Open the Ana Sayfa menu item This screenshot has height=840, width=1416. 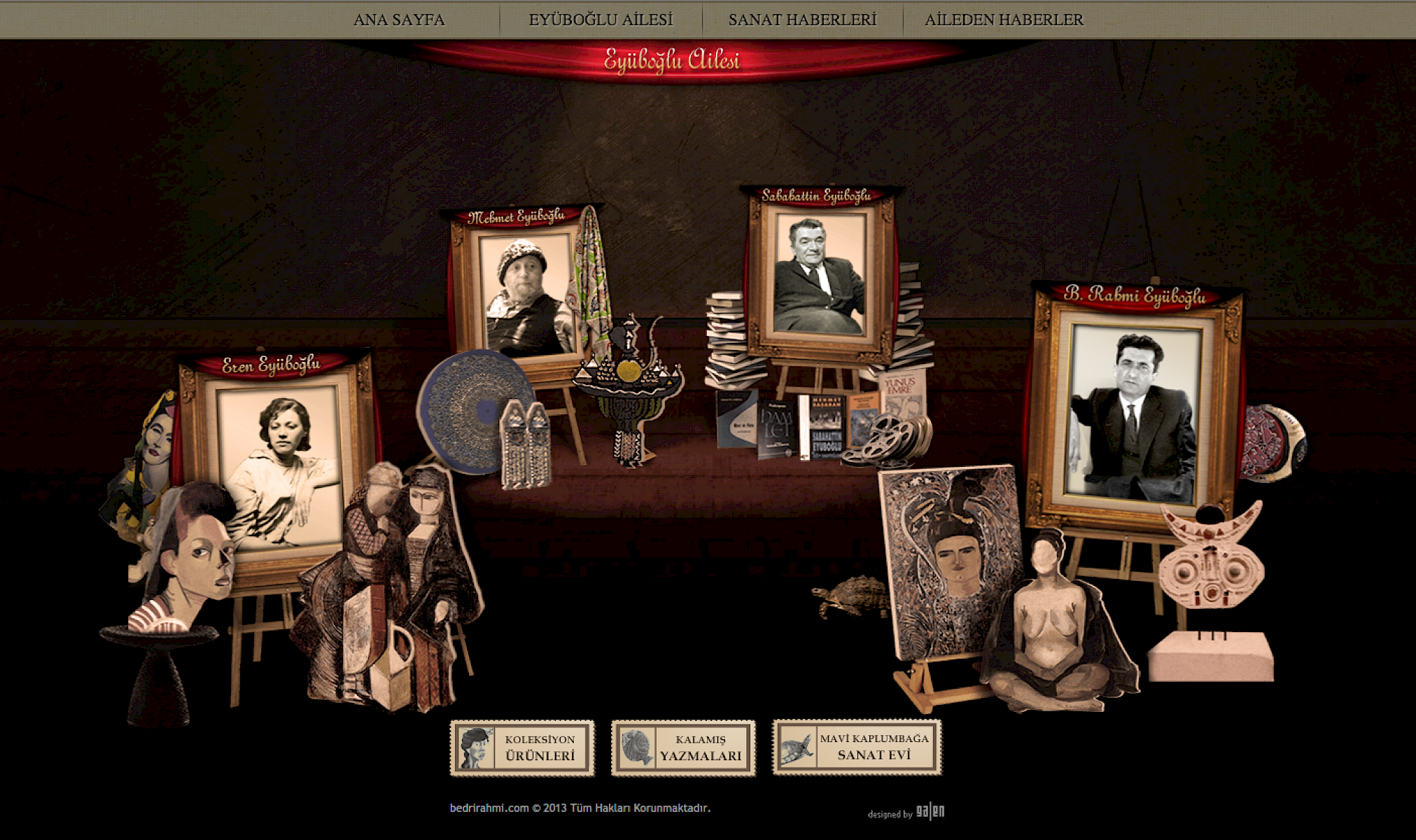[399, 20]
